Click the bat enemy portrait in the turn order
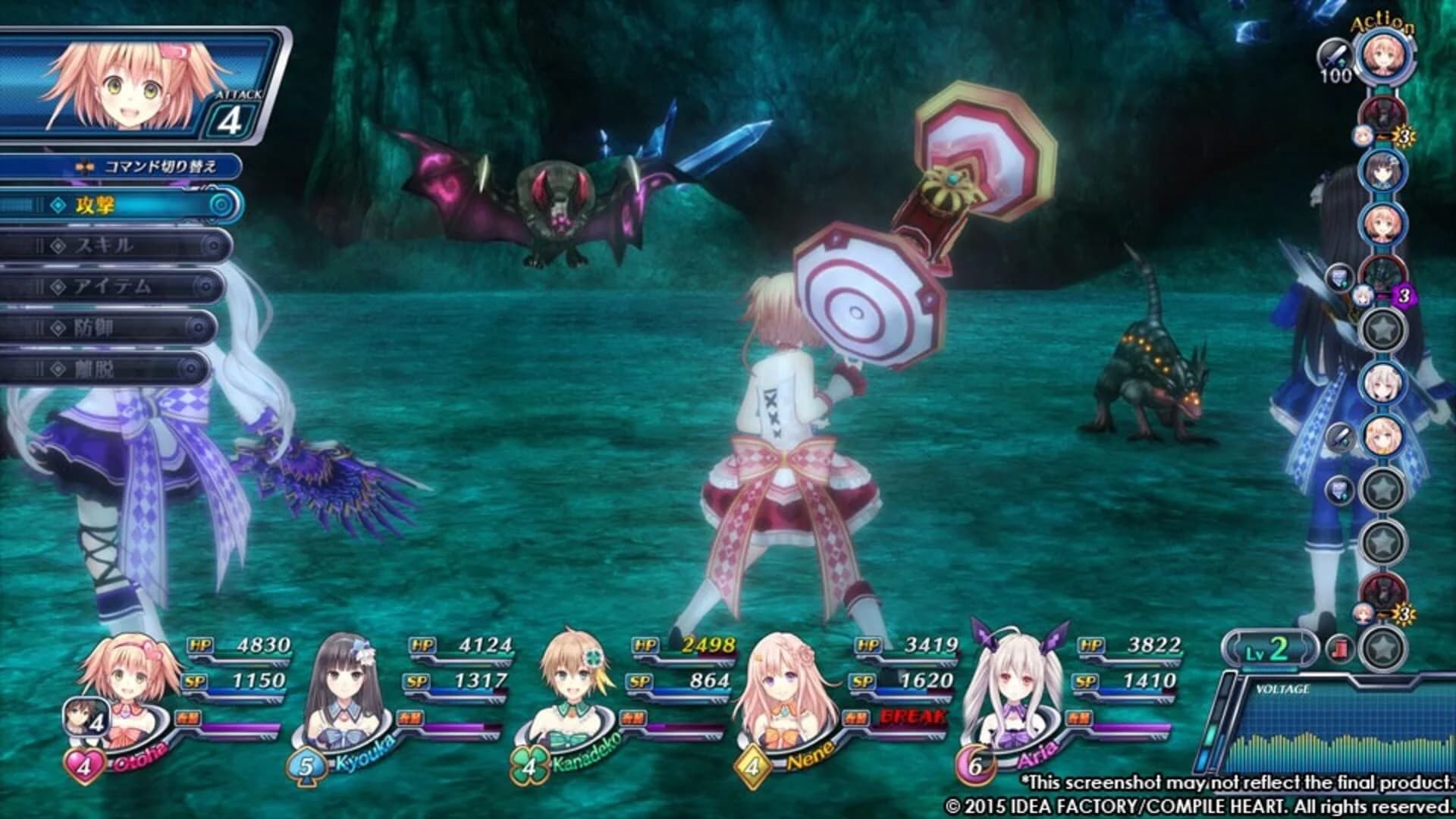 pos(1381,114)
